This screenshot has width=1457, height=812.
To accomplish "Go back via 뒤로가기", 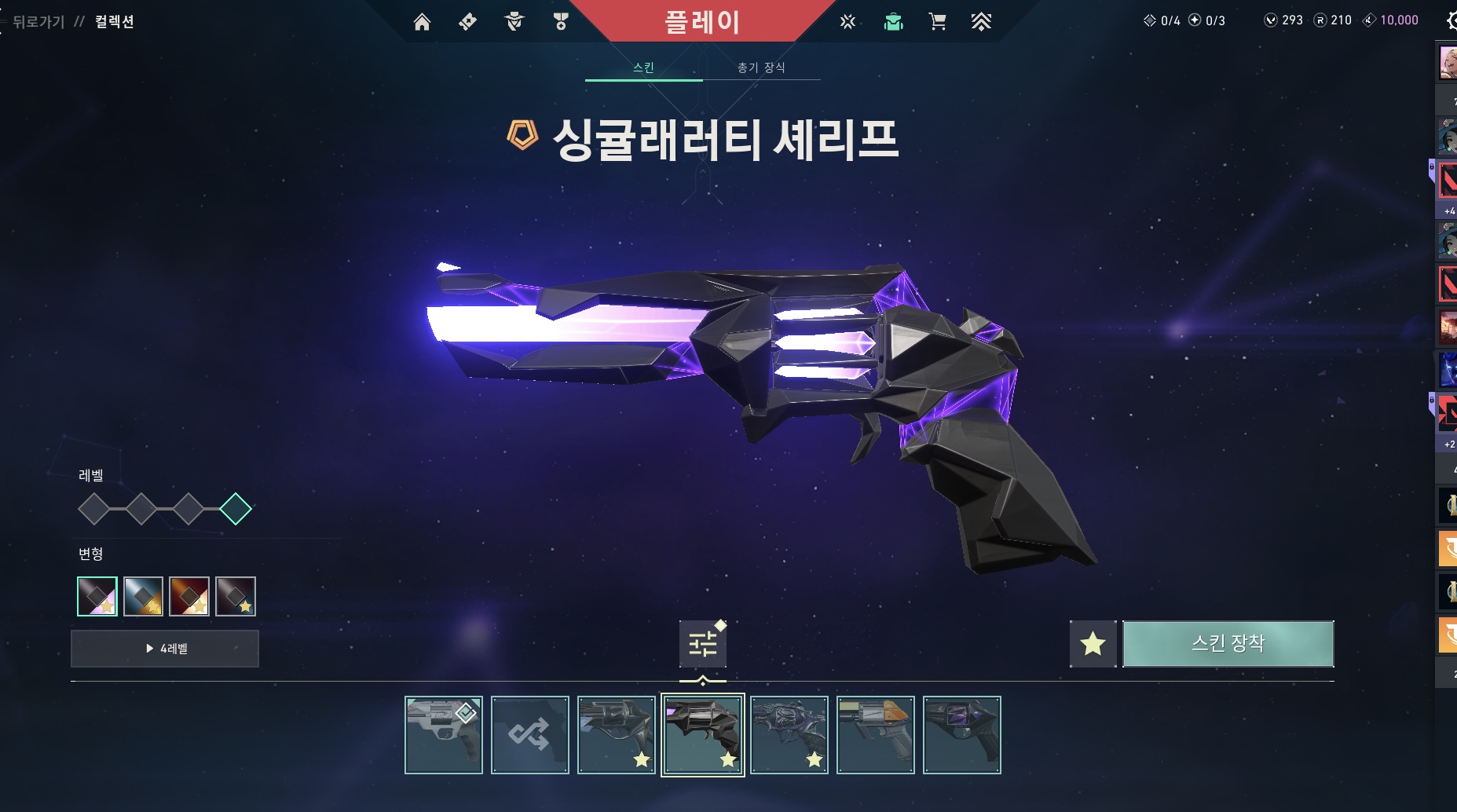I will (38, 22).
